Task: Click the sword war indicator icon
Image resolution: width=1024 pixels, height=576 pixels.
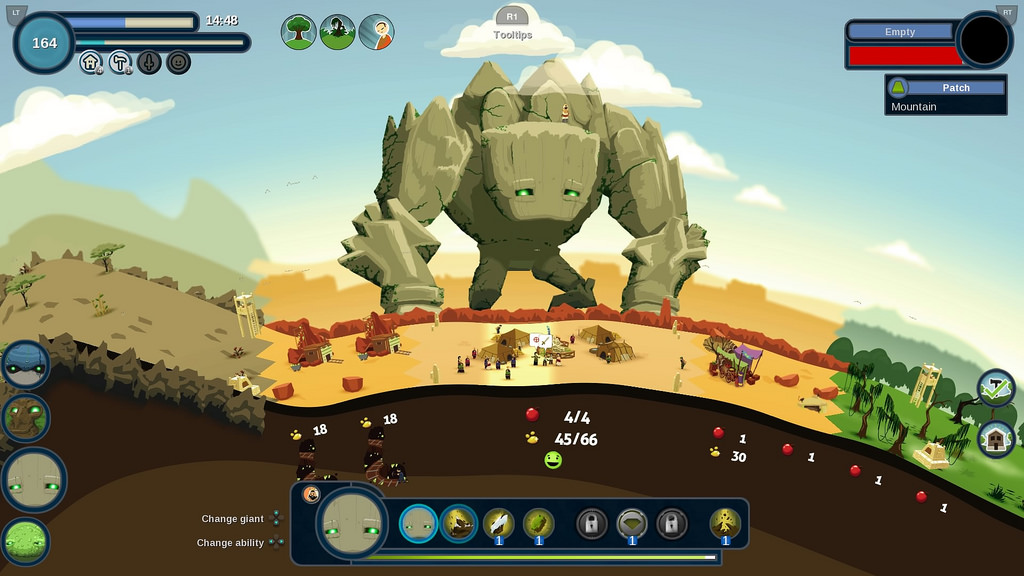Action: (x=149, y=62)
